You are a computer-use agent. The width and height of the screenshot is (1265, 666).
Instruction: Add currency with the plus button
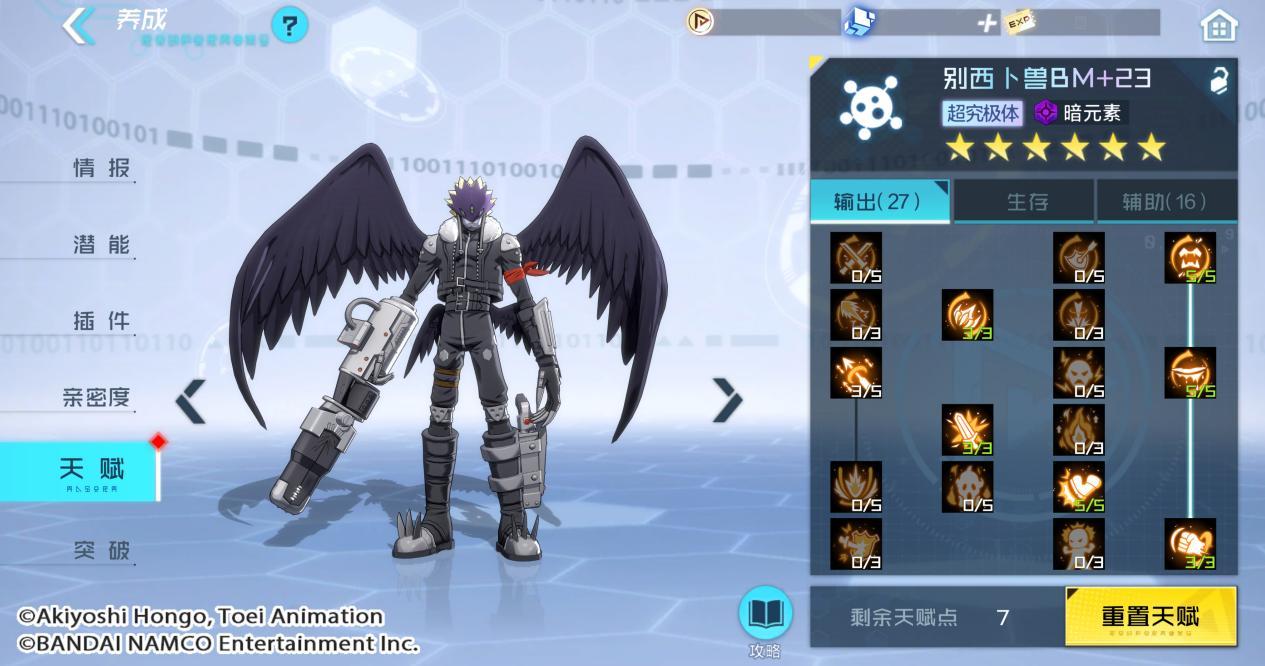click(987, 22)
